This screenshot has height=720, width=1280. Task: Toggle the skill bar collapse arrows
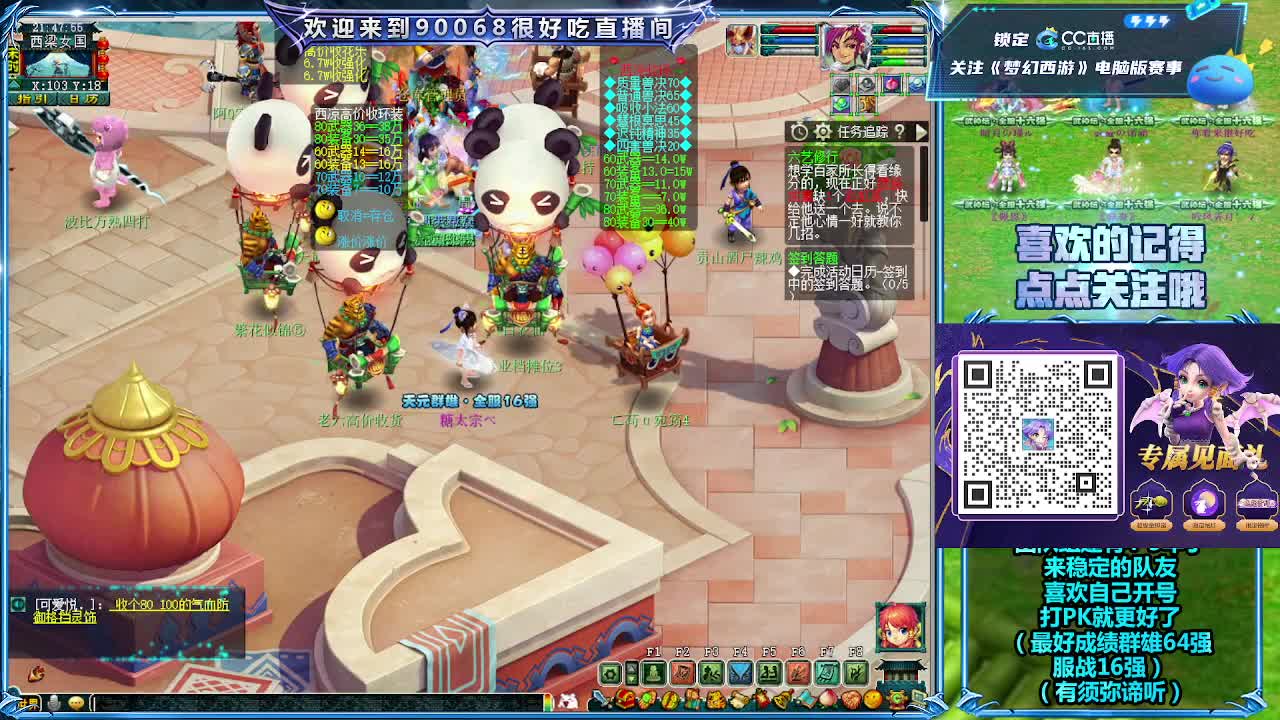[631, 672]
